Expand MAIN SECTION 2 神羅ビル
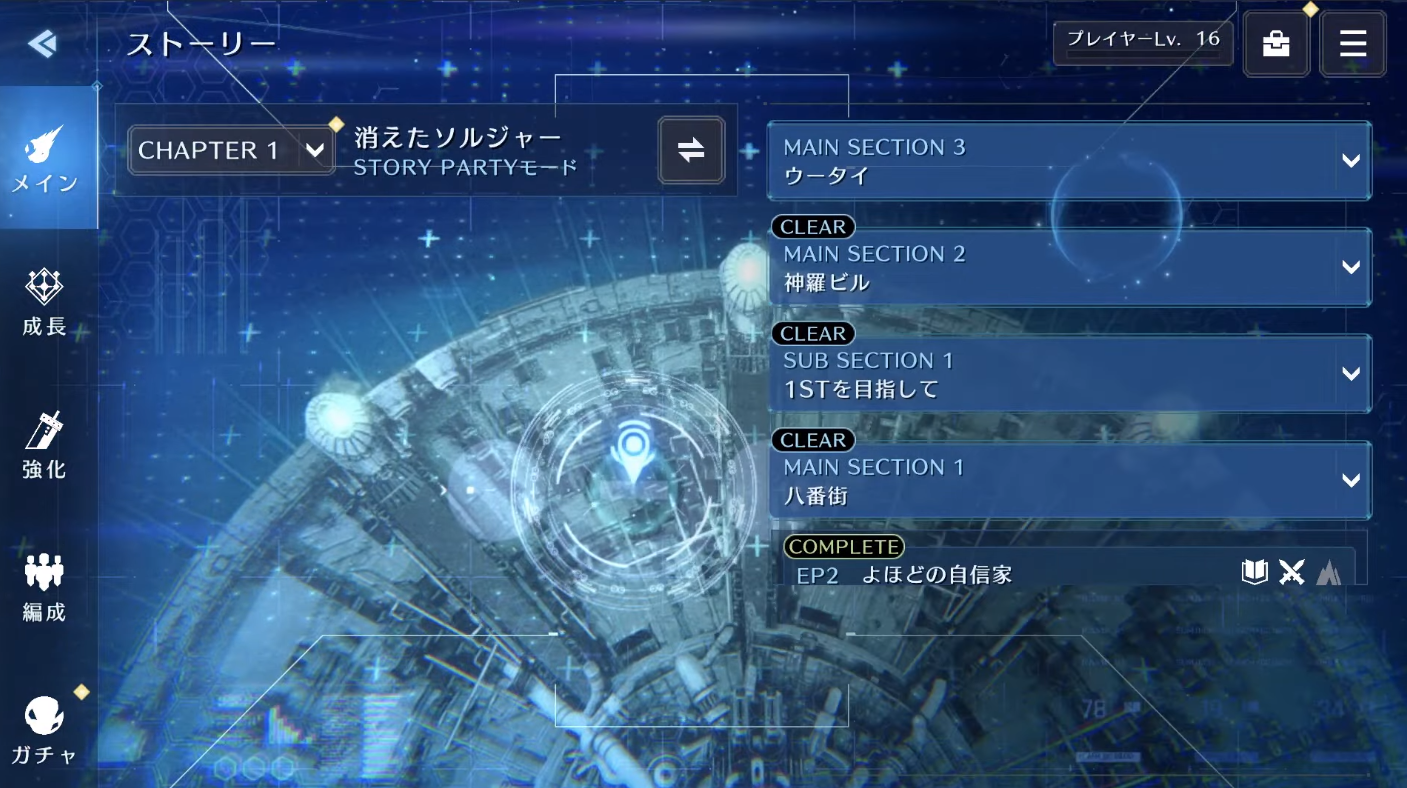The image size is (1407, 788). (x=1070, y=267)
